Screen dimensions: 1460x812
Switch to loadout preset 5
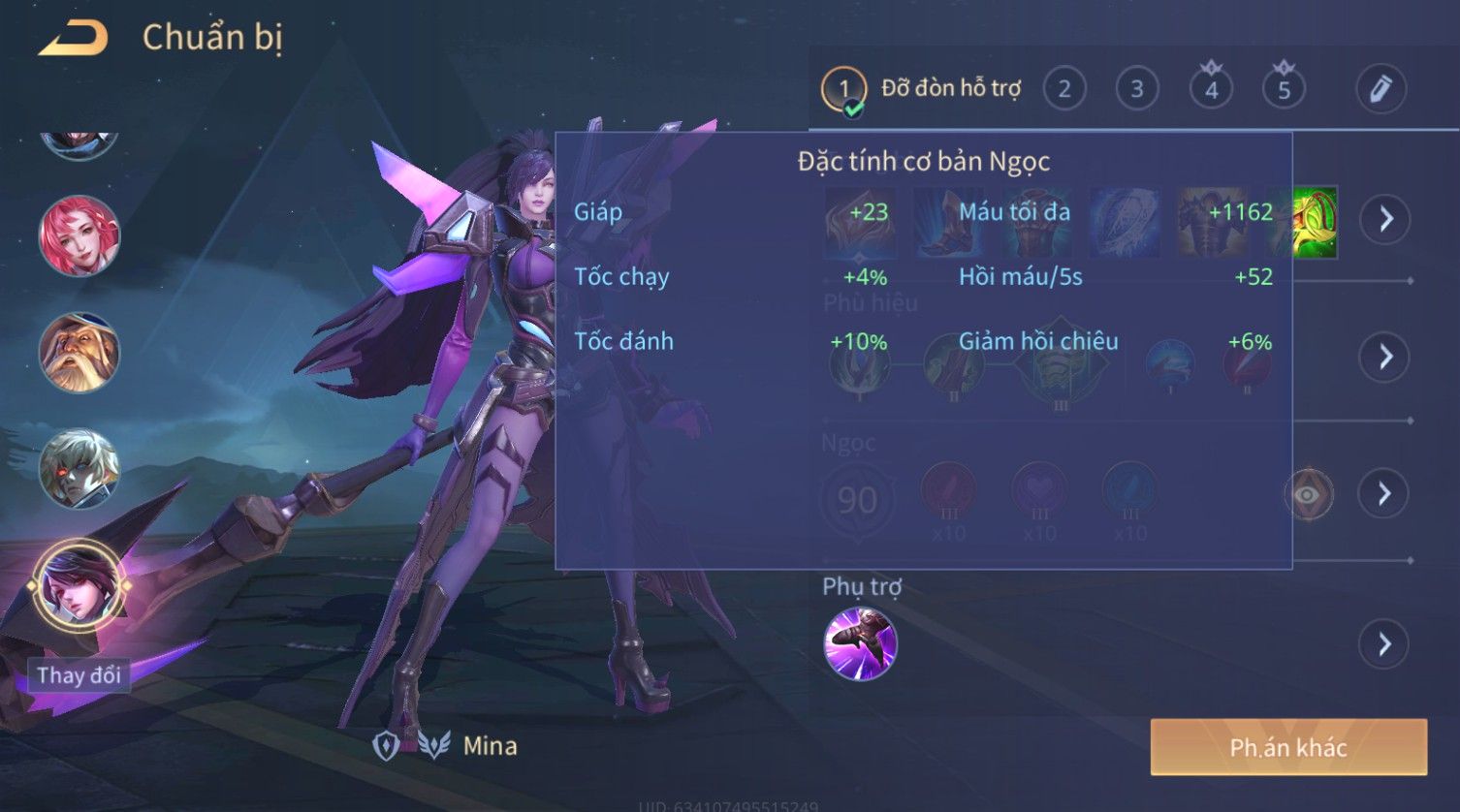pyautogui.click(x=1284, y=90)
